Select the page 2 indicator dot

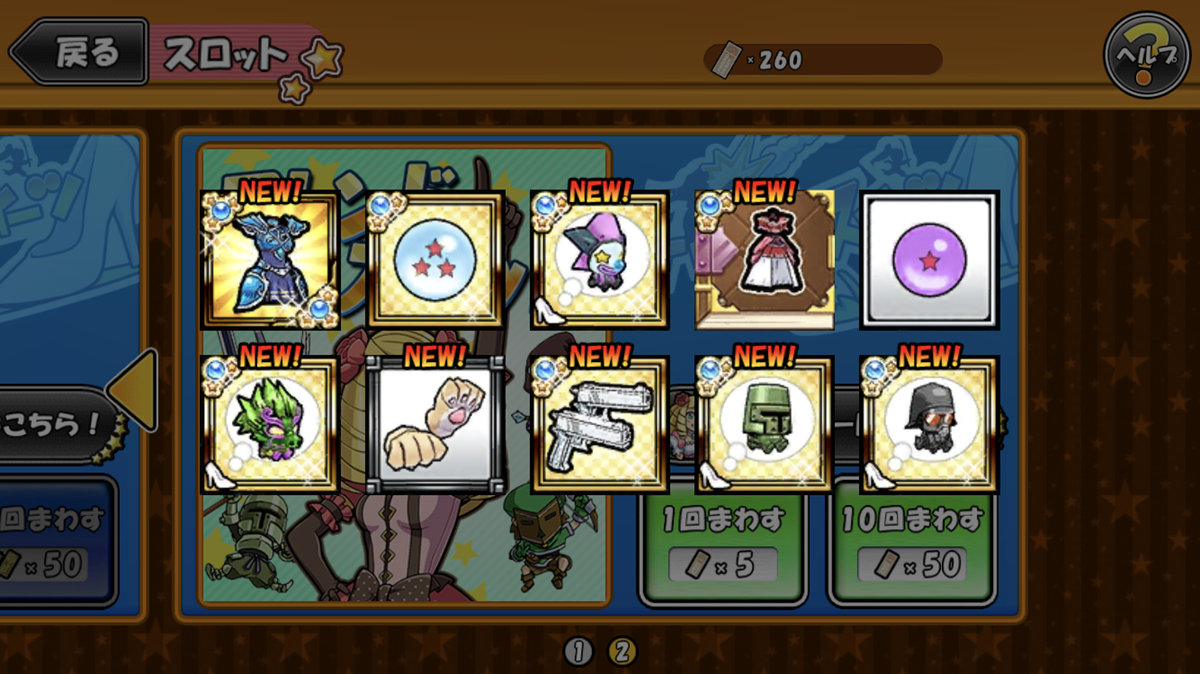(x=621, y=652)
